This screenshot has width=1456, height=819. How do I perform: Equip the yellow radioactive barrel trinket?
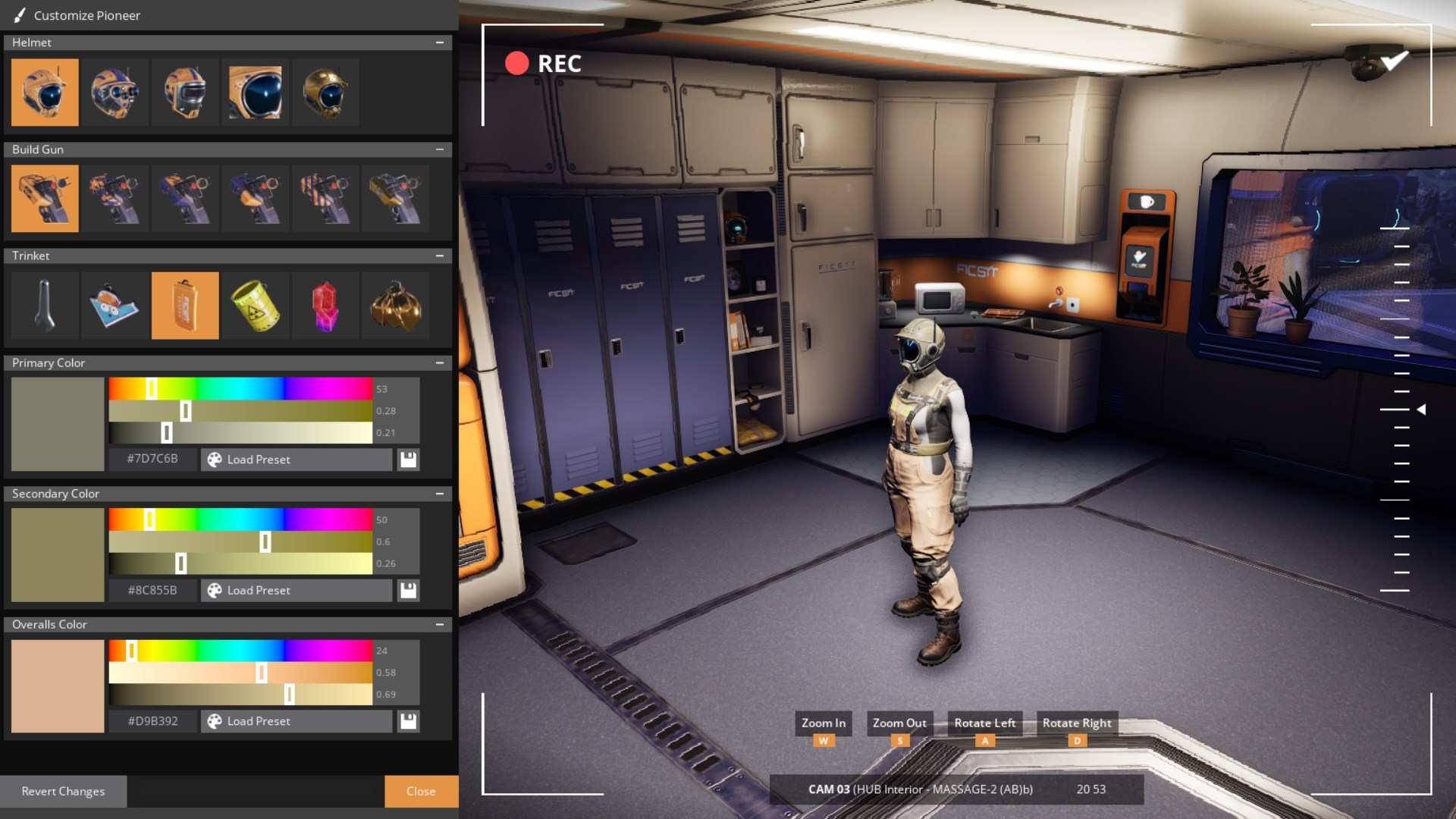pyautogui.click(x=254, y=306)
